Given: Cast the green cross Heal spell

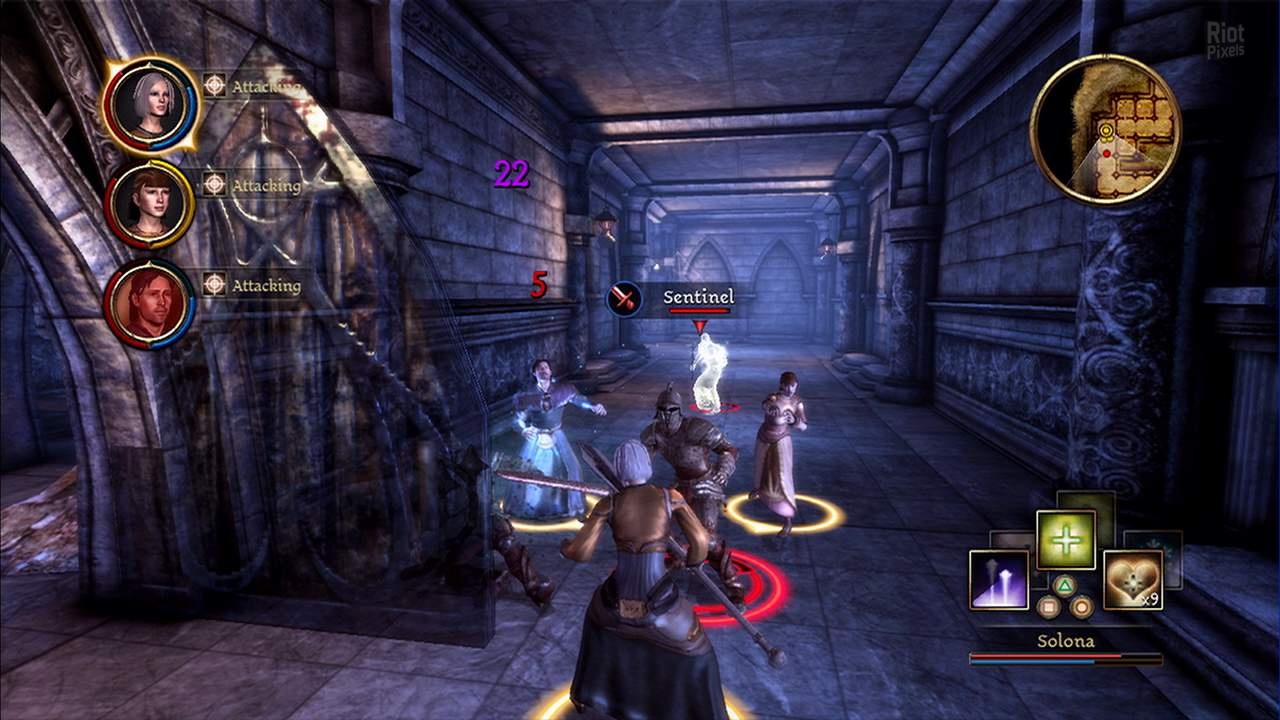Looking at the screenshot, I should (x=1066, y=540).
